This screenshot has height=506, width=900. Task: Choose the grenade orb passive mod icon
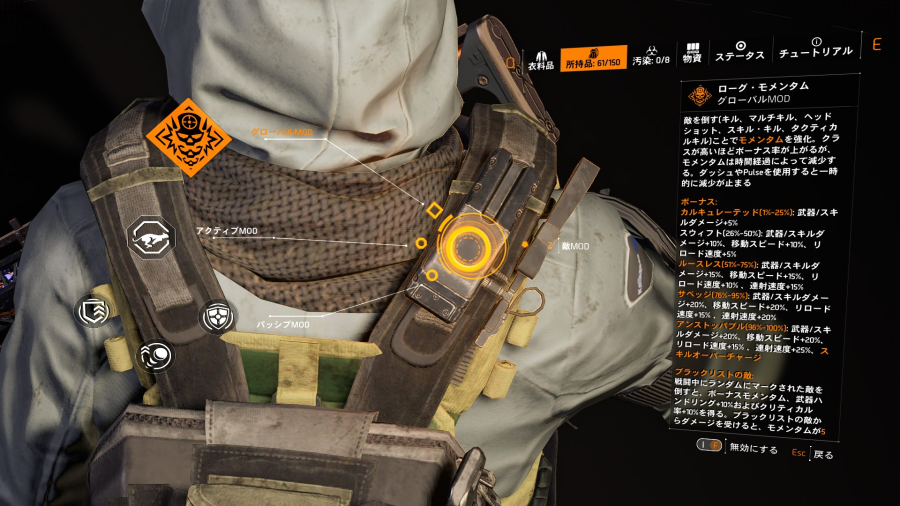tap(155, 356)
